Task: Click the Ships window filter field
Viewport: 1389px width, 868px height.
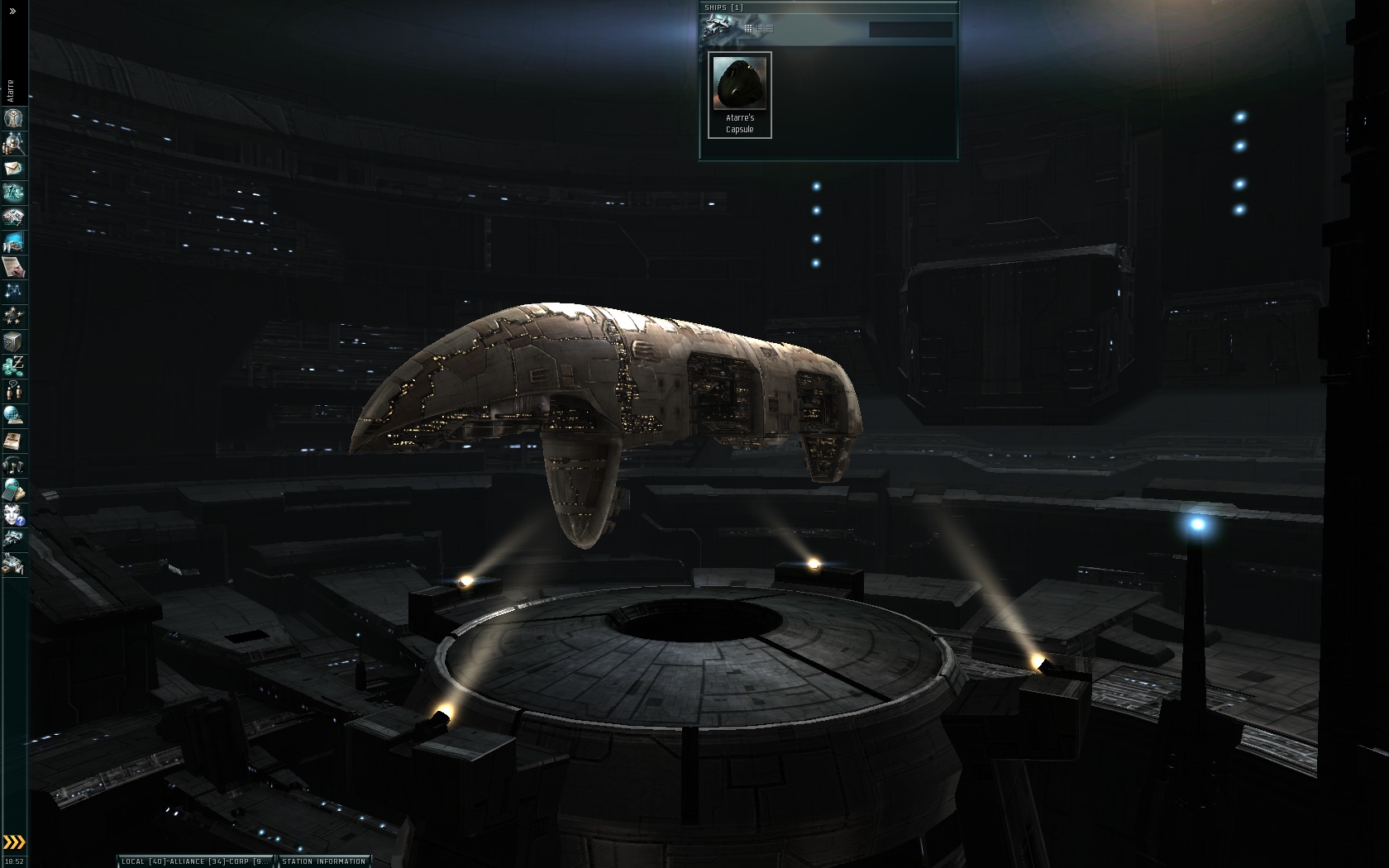Action: (910, 30)
